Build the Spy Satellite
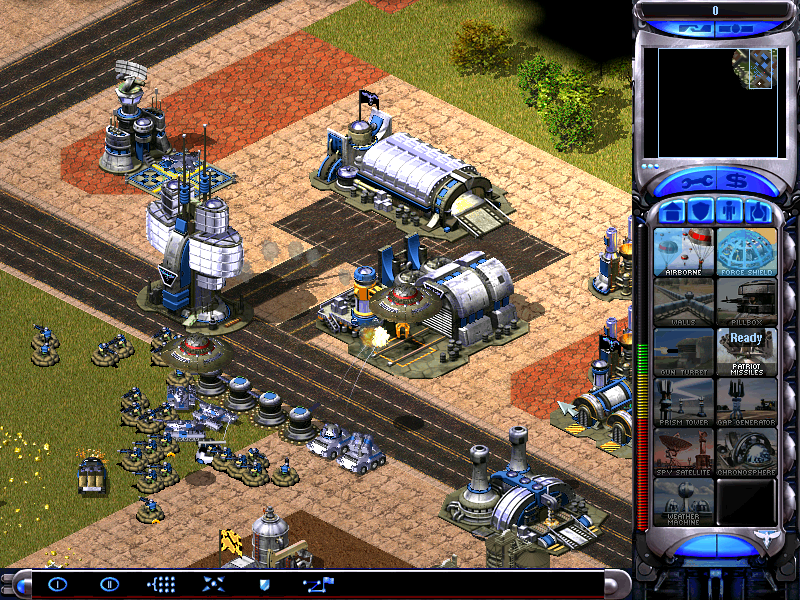The height and width of the screenshot is (600, 800). point(684,452)
